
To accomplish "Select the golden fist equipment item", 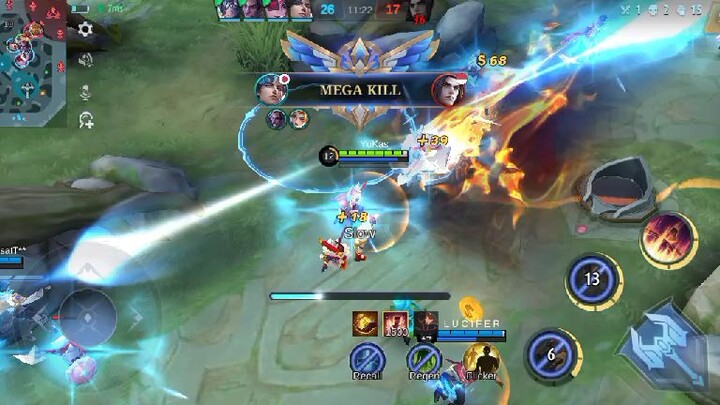I will 364,321.
